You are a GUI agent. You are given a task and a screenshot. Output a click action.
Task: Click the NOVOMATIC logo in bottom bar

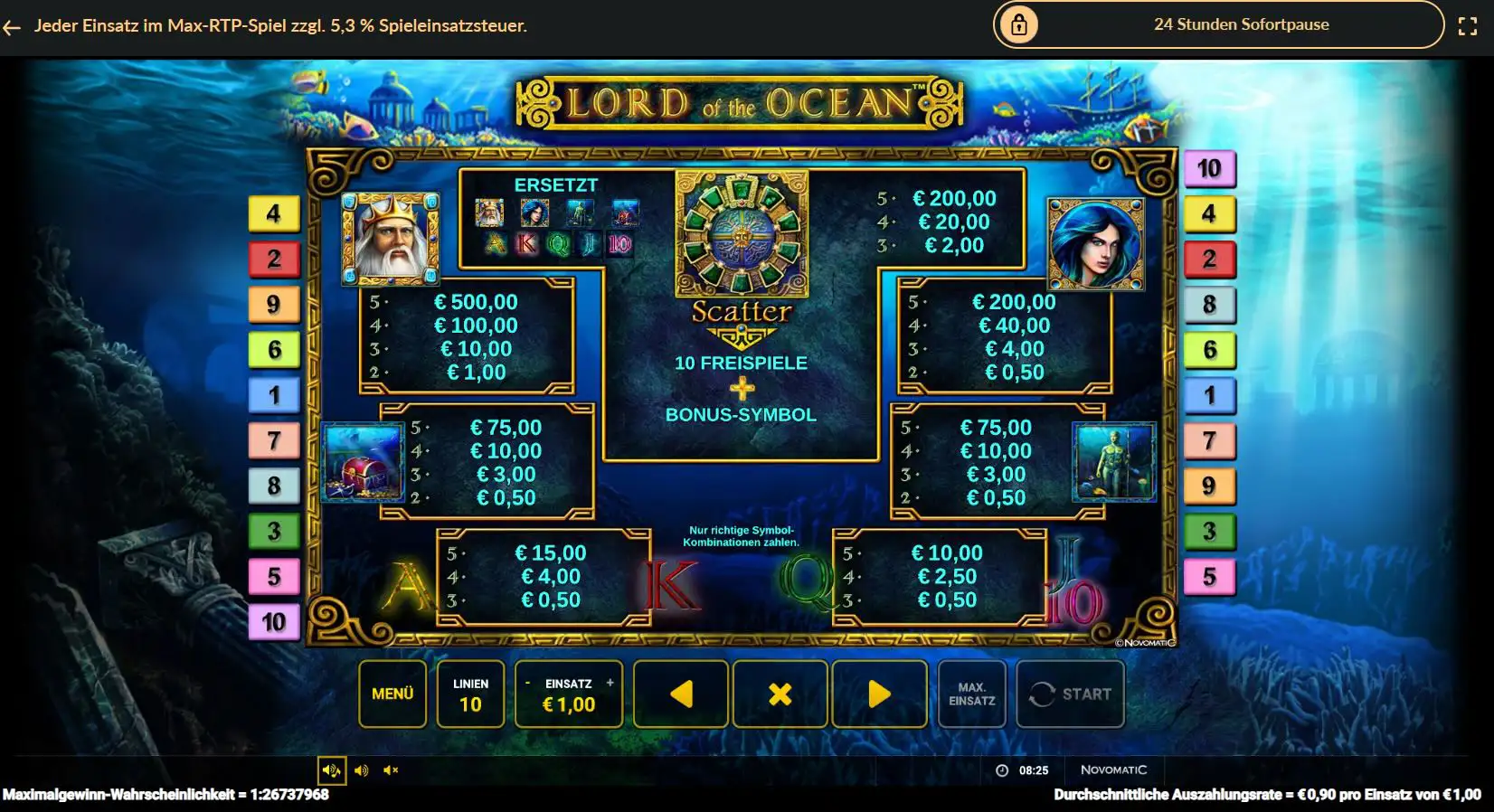pos(1114,770)
